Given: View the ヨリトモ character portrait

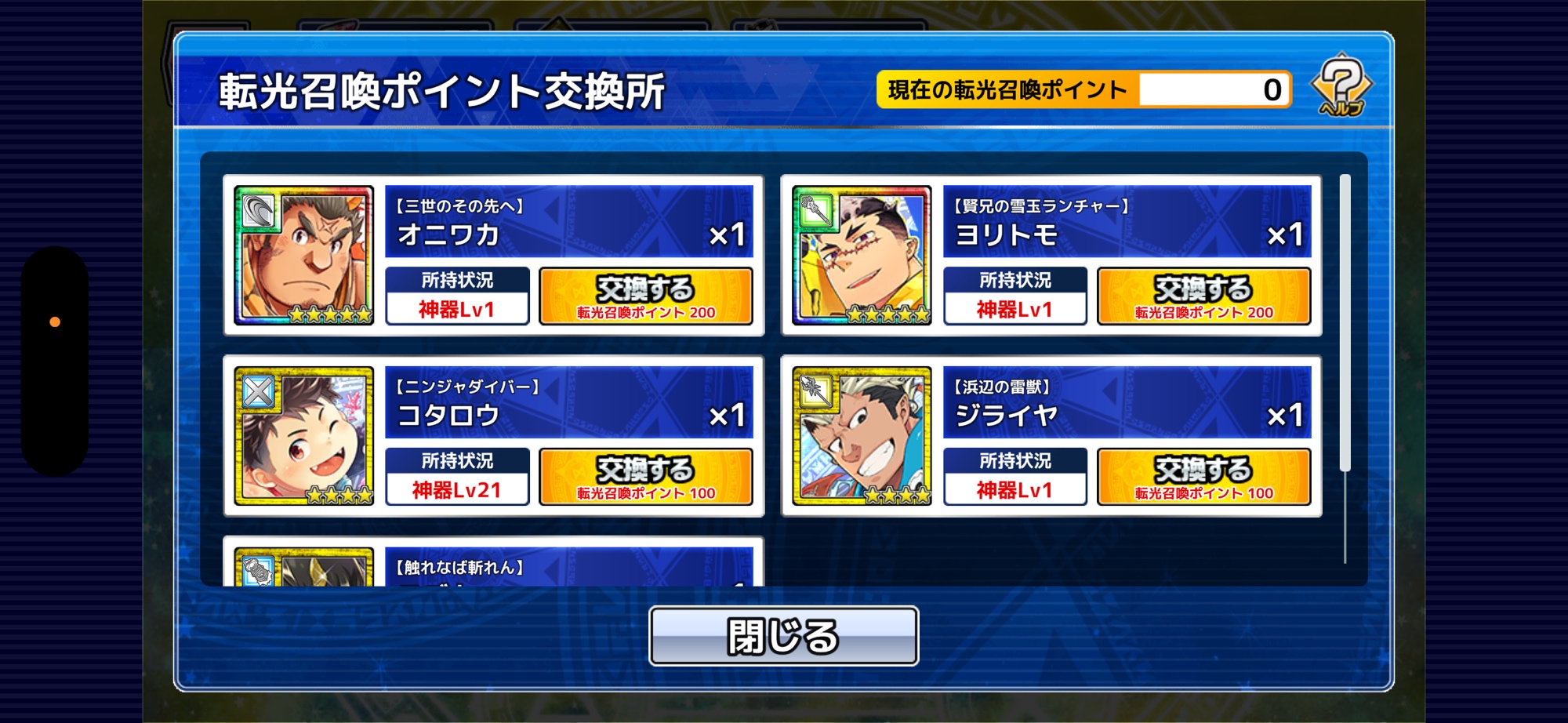Looking at the screenshot, I should [862, 256].
